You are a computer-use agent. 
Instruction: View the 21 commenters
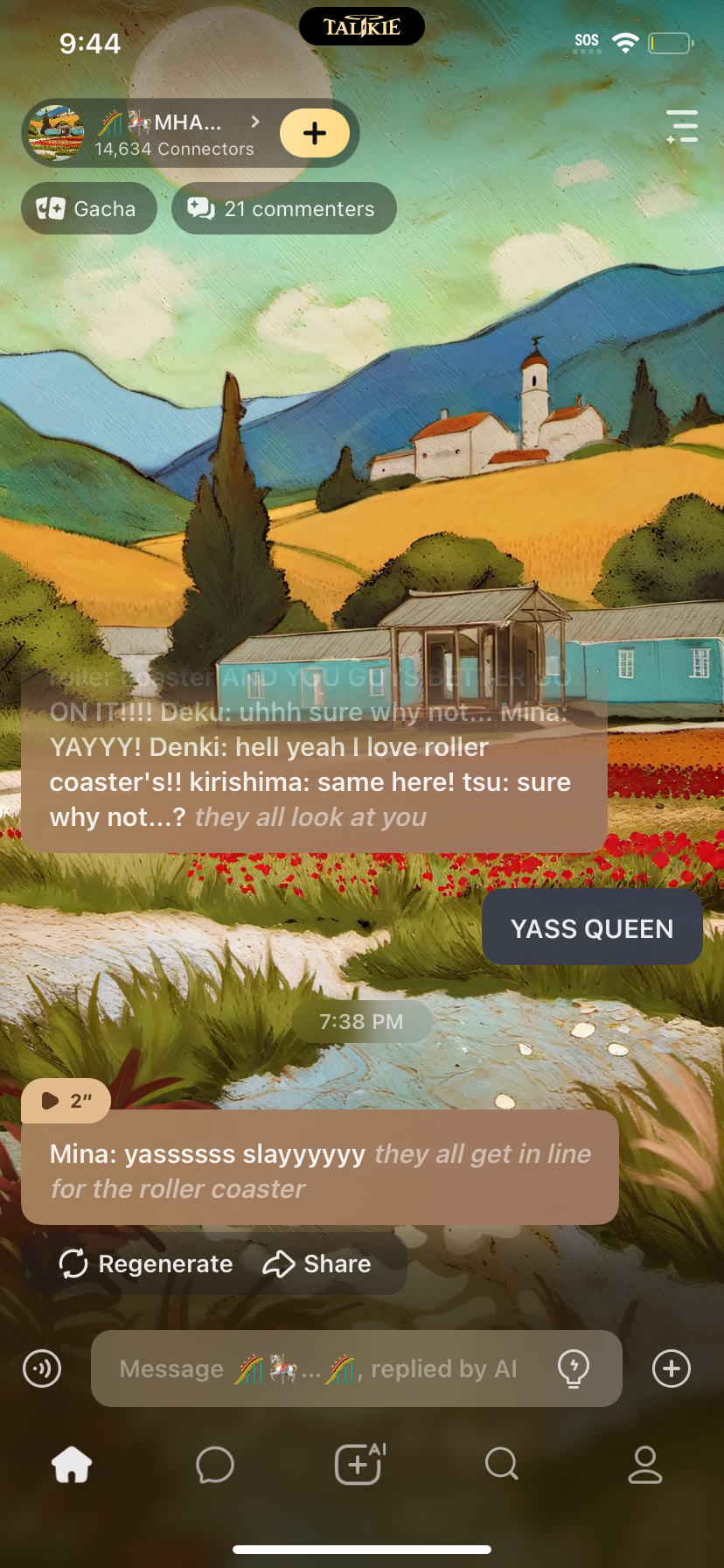coord(283,209)
